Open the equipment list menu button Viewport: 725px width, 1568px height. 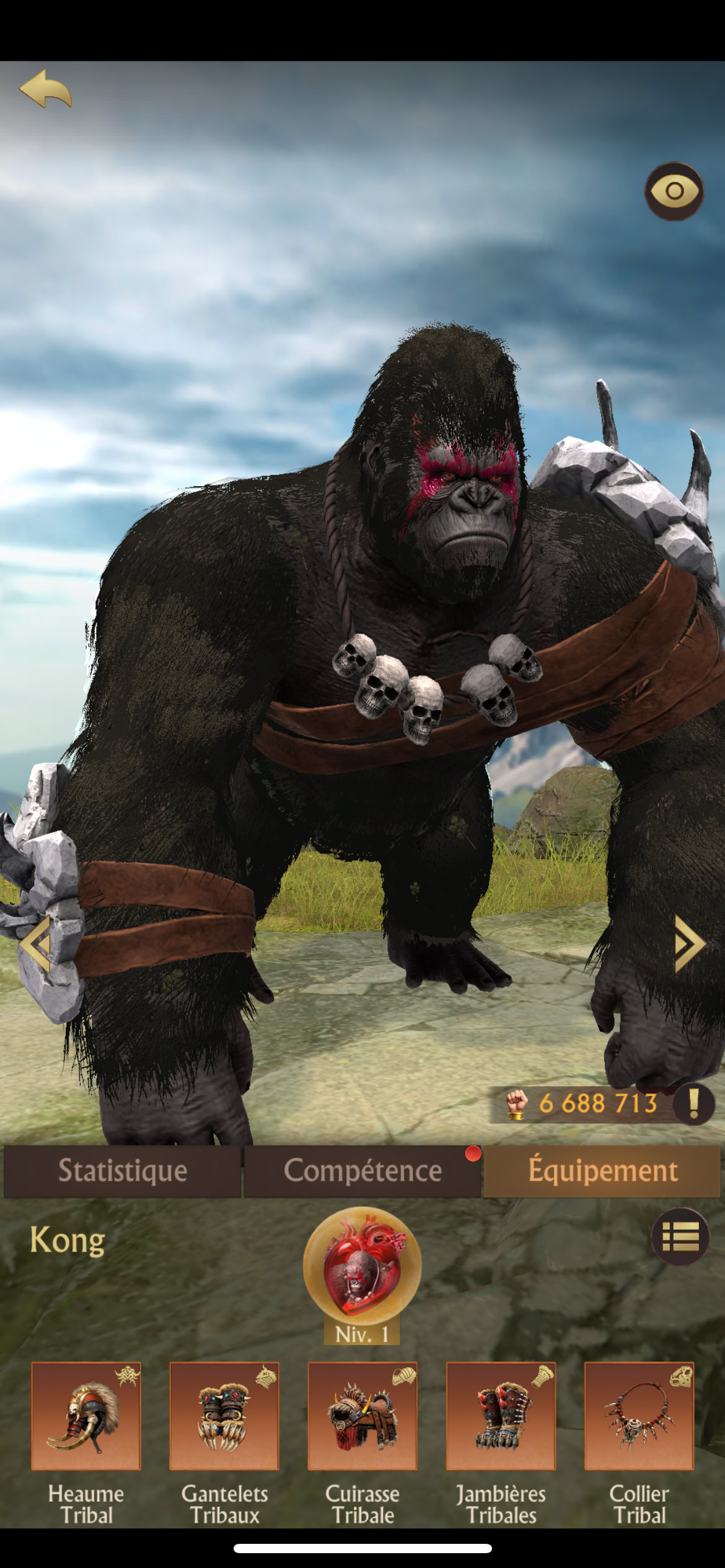680,1237
